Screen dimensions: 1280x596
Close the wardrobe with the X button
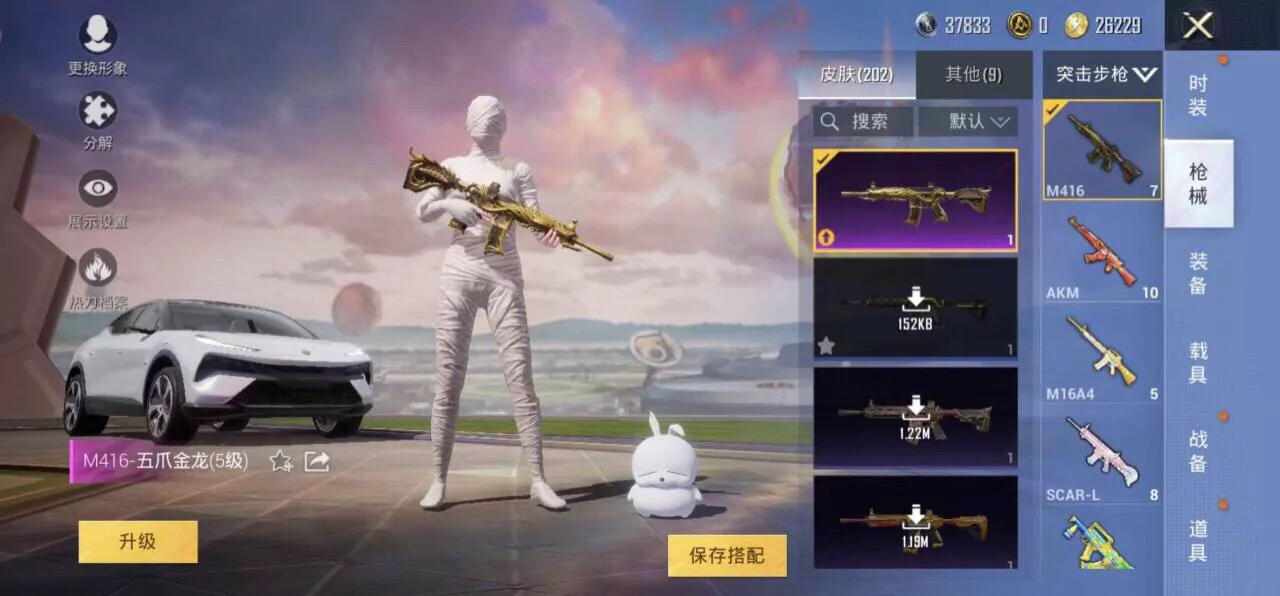pyautogui.click(x=1197, y=26)
